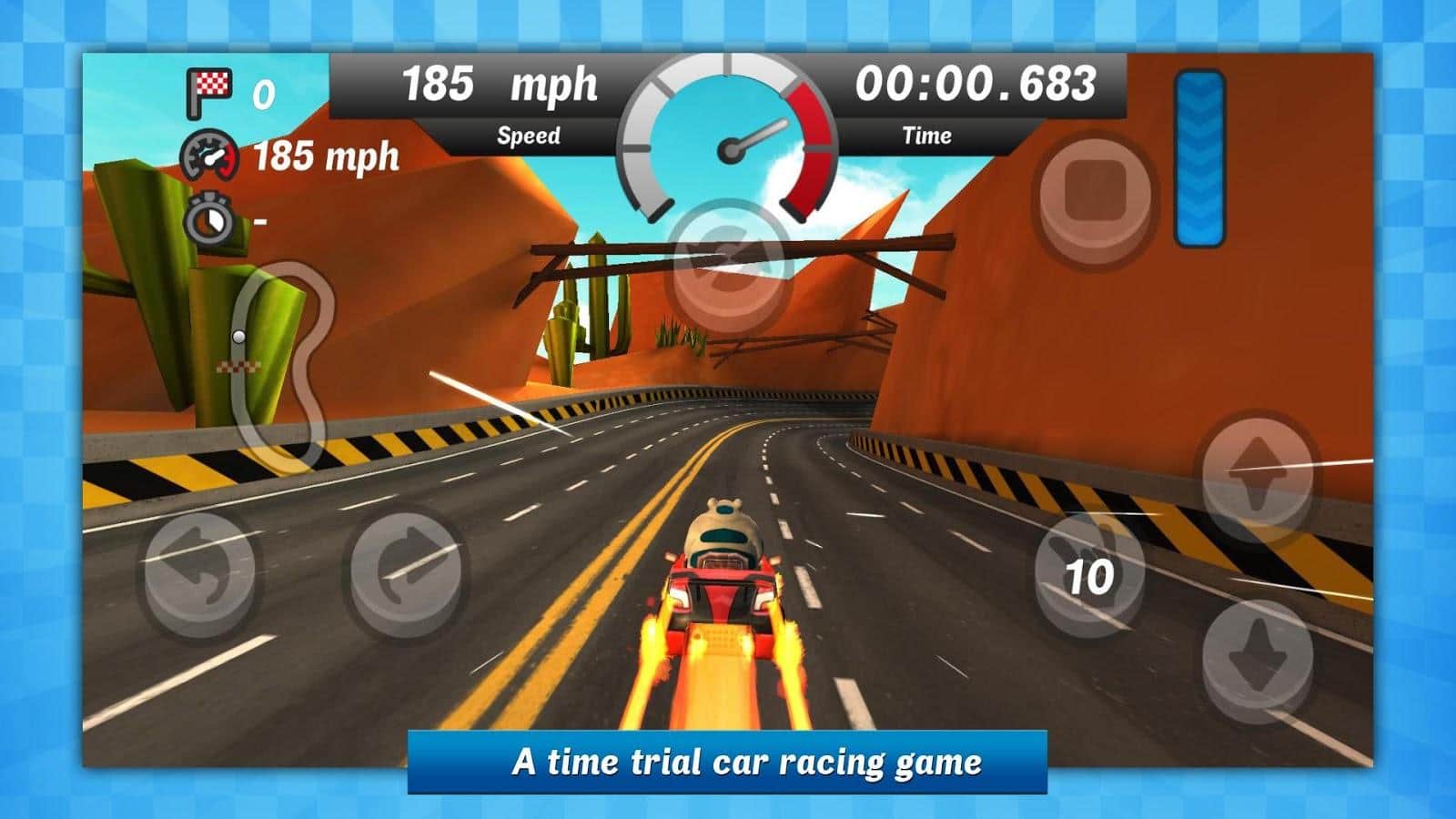The width and height of the screenshot is (1456, 819).
Task: Tap the circular-arrow reset button
Action: coord(726,266)
